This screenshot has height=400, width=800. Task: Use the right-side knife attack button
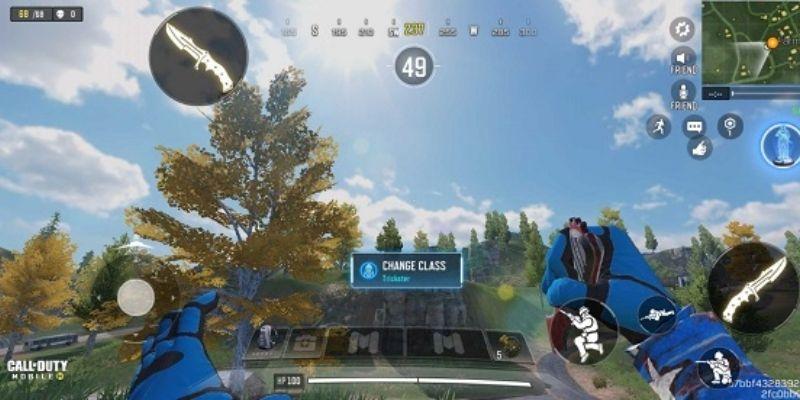point(753,288)
